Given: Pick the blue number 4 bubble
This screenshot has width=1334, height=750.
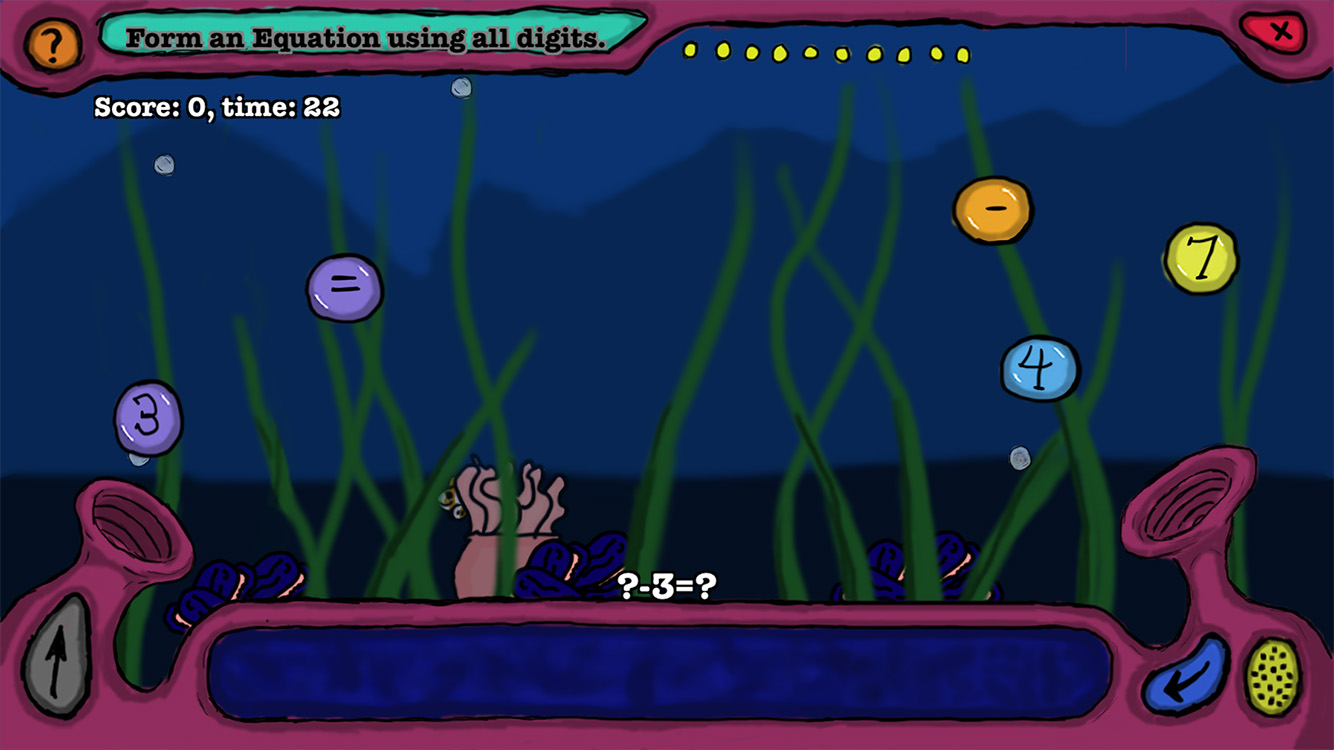Looking at the screenshot, I should coord(1040,368).
